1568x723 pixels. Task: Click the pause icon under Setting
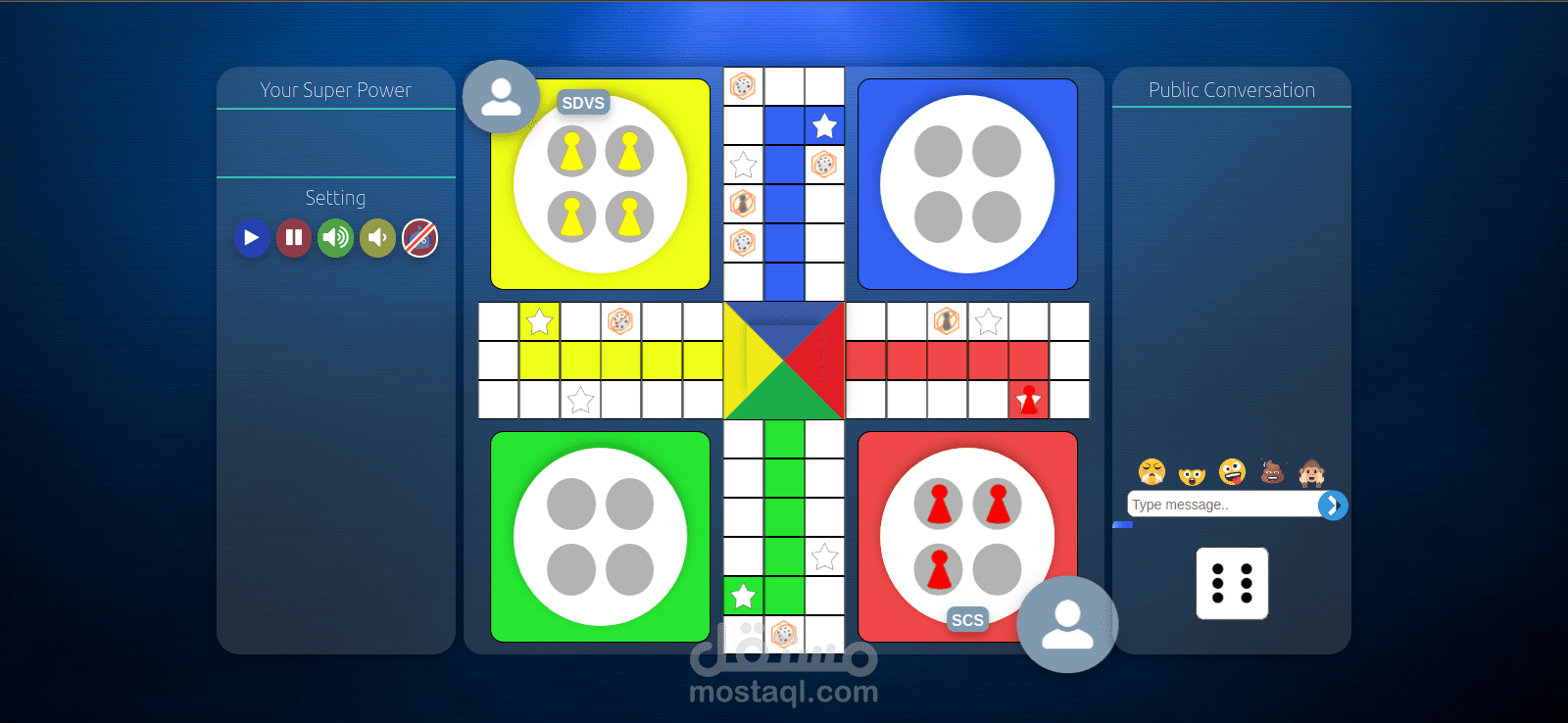tap(293, 238)
